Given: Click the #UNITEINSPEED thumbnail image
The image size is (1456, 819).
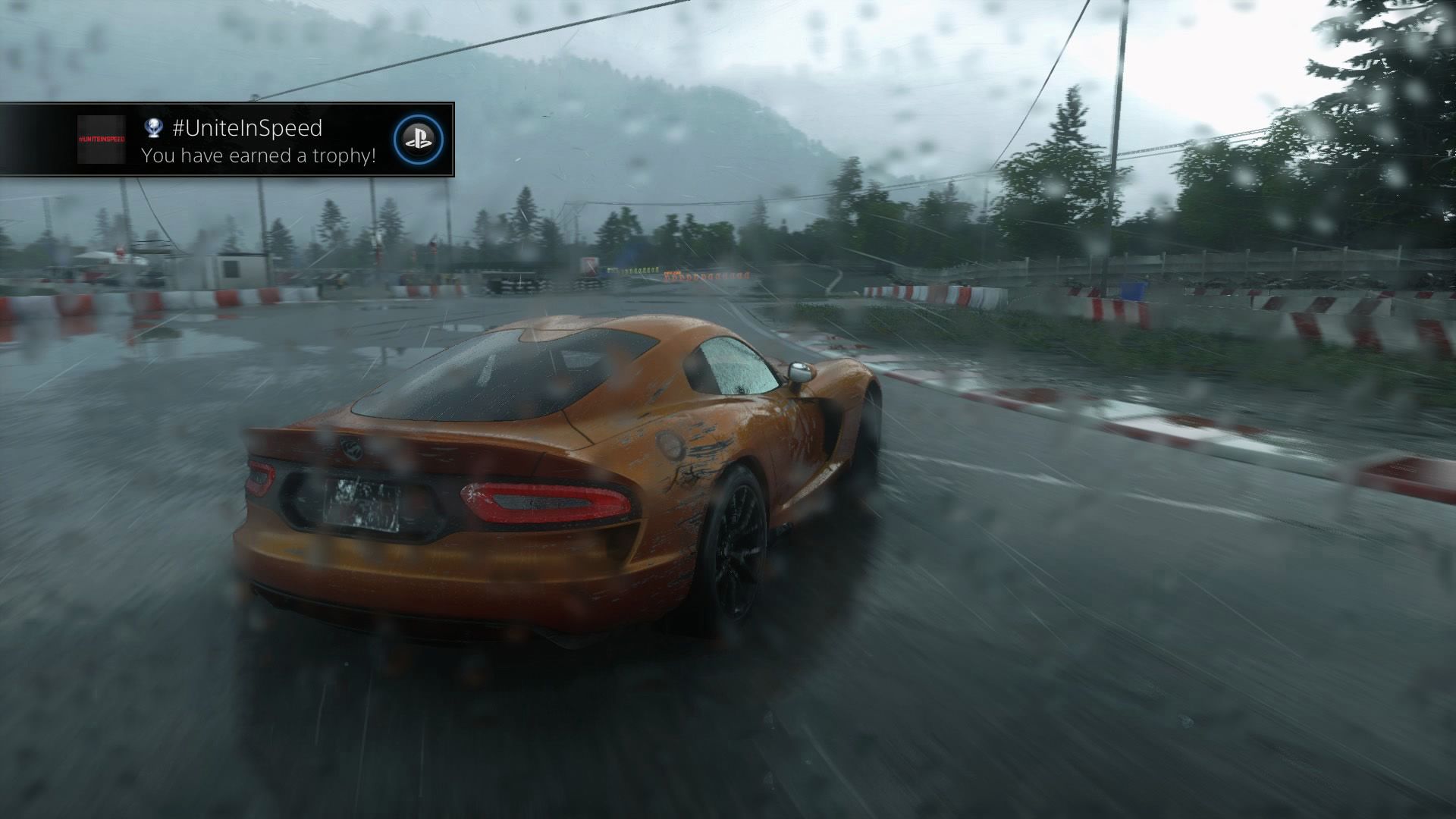Looking at the screenshot, I should [101, 141].
